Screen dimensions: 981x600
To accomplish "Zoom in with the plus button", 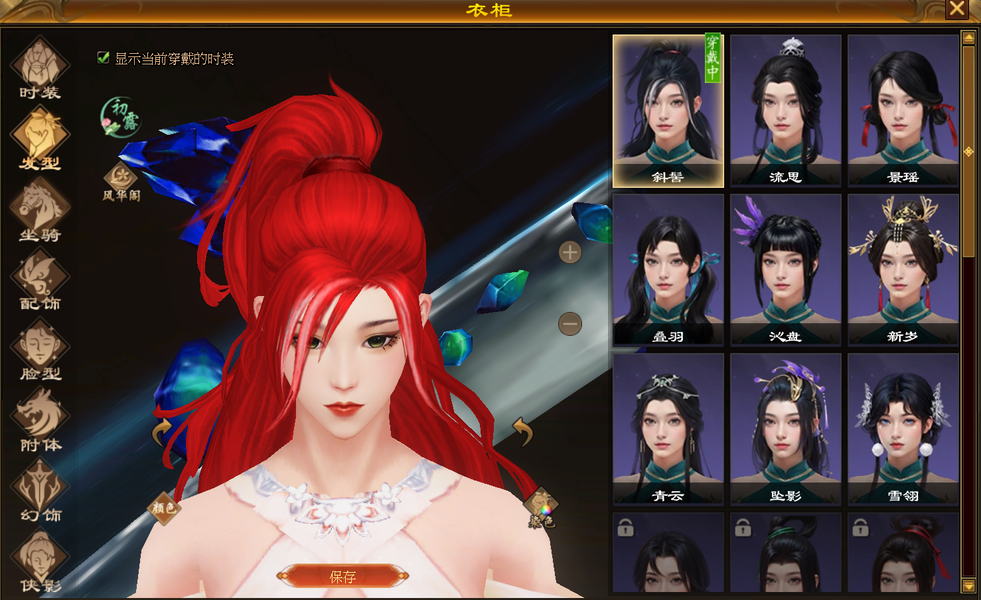I will (x=570, y=252).
